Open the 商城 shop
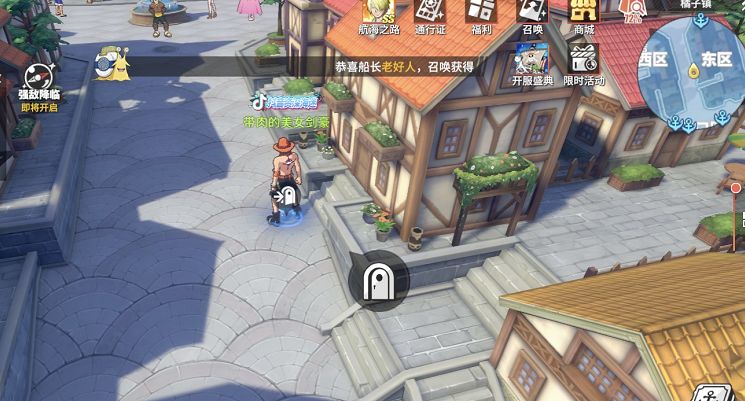The image size is (745, 401). coord(583,15)
